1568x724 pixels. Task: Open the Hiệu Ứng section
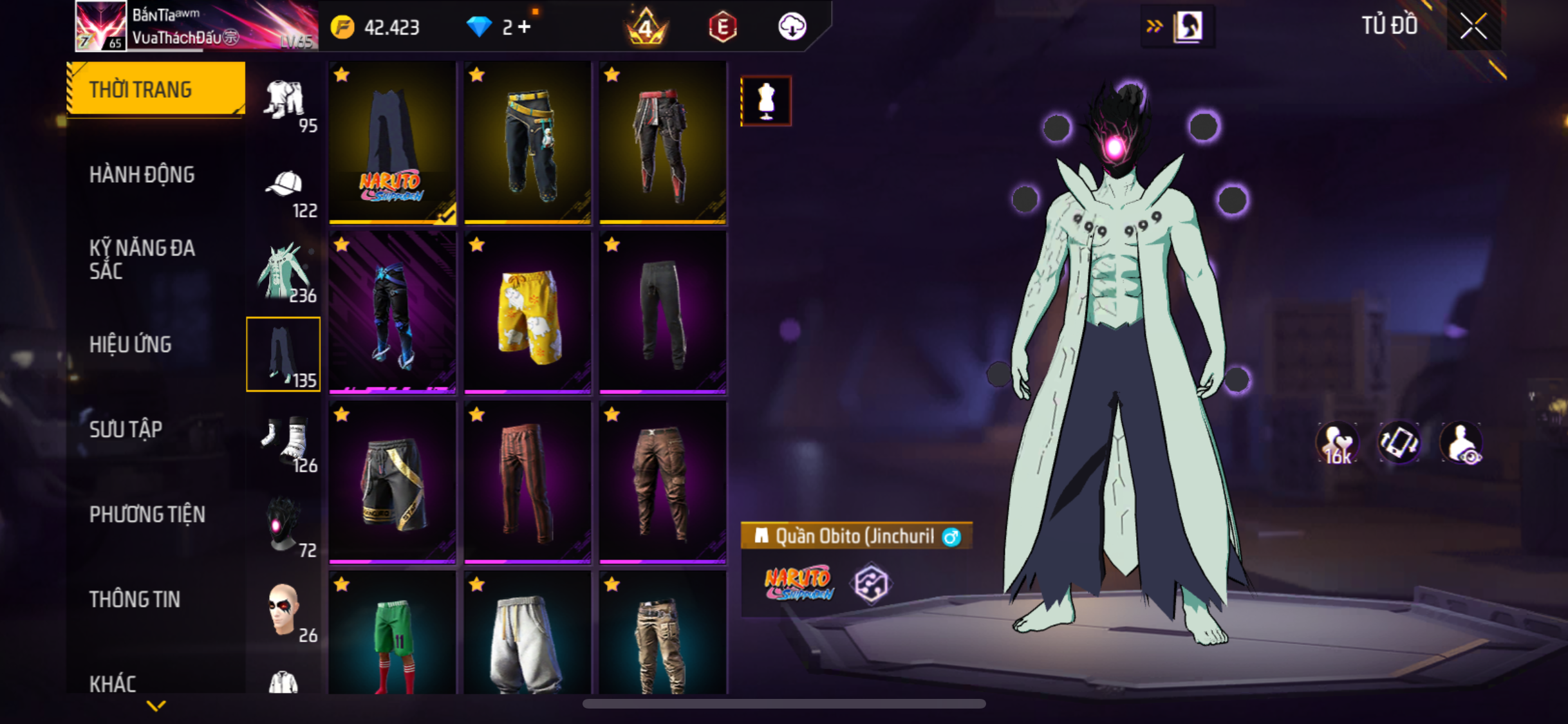tap(131, 344)
